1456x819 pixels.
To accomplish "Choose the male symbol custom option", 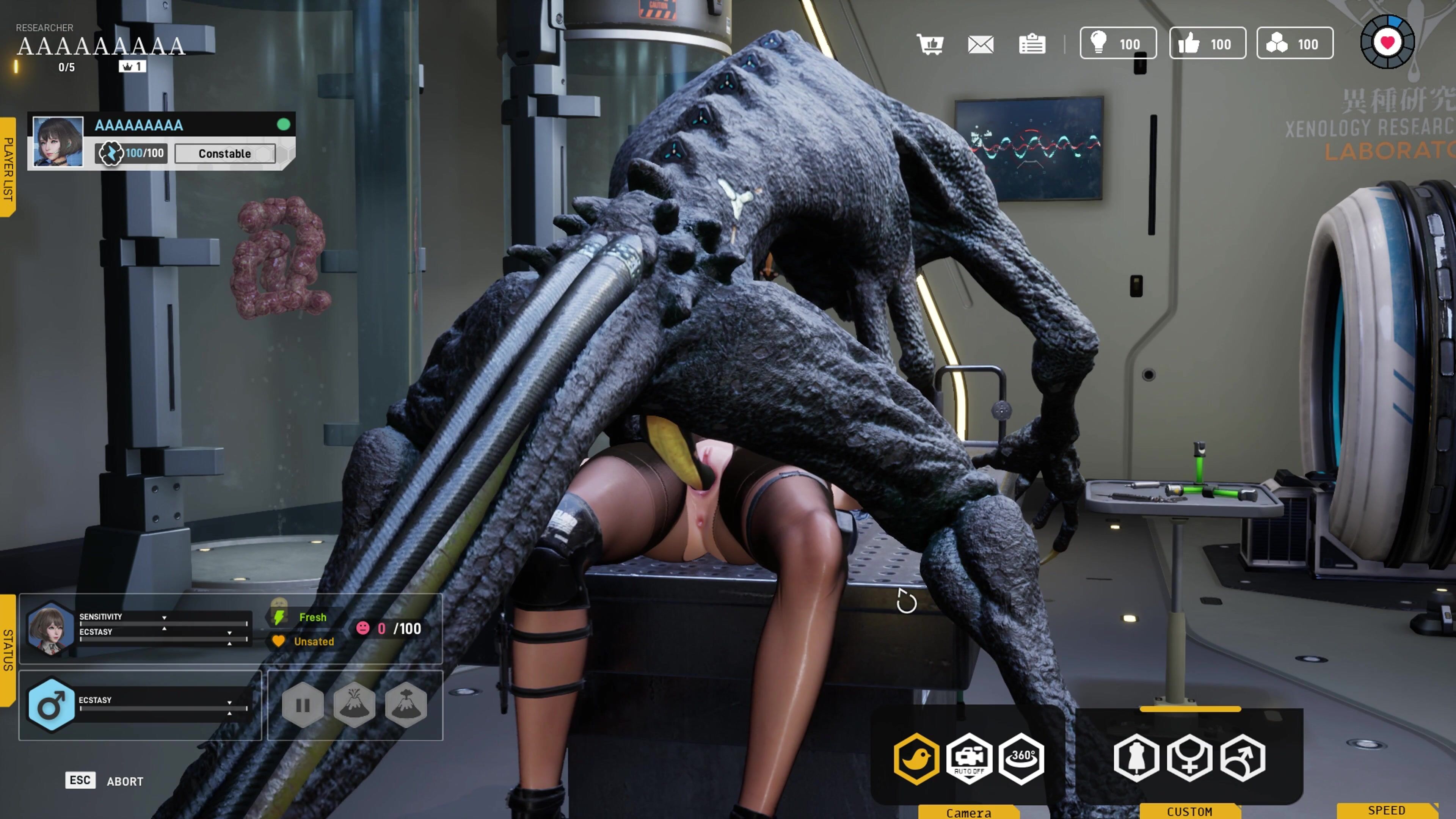I will click(x=1243, y=758).
